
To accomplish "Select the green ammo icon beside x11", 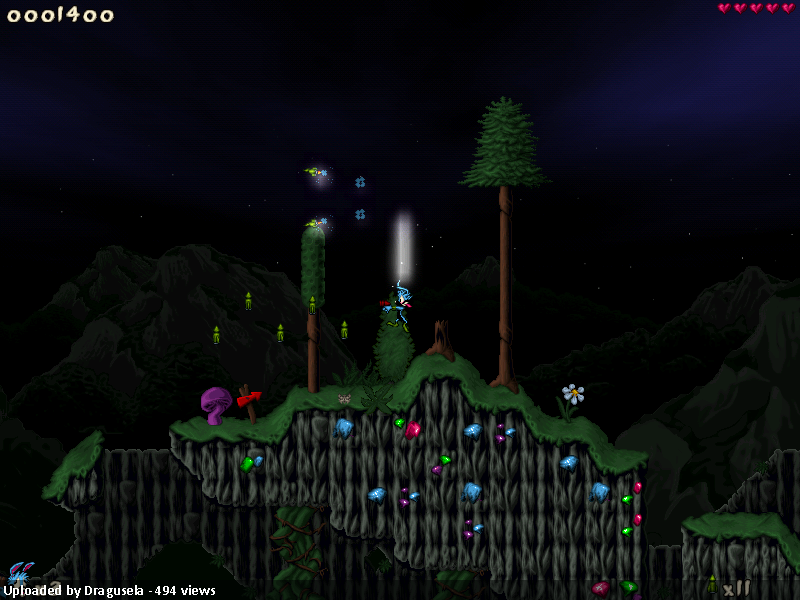I will (712, 584).
